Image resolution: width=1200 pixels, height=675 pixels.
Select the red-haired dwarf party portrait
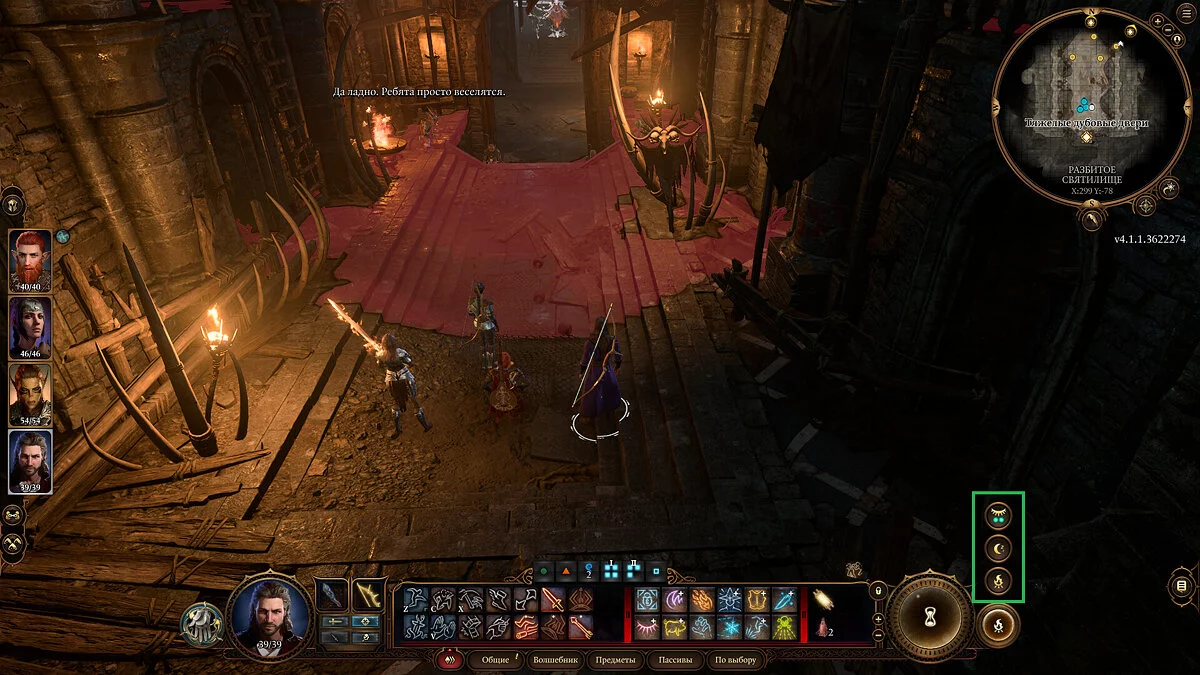[30, 260]
